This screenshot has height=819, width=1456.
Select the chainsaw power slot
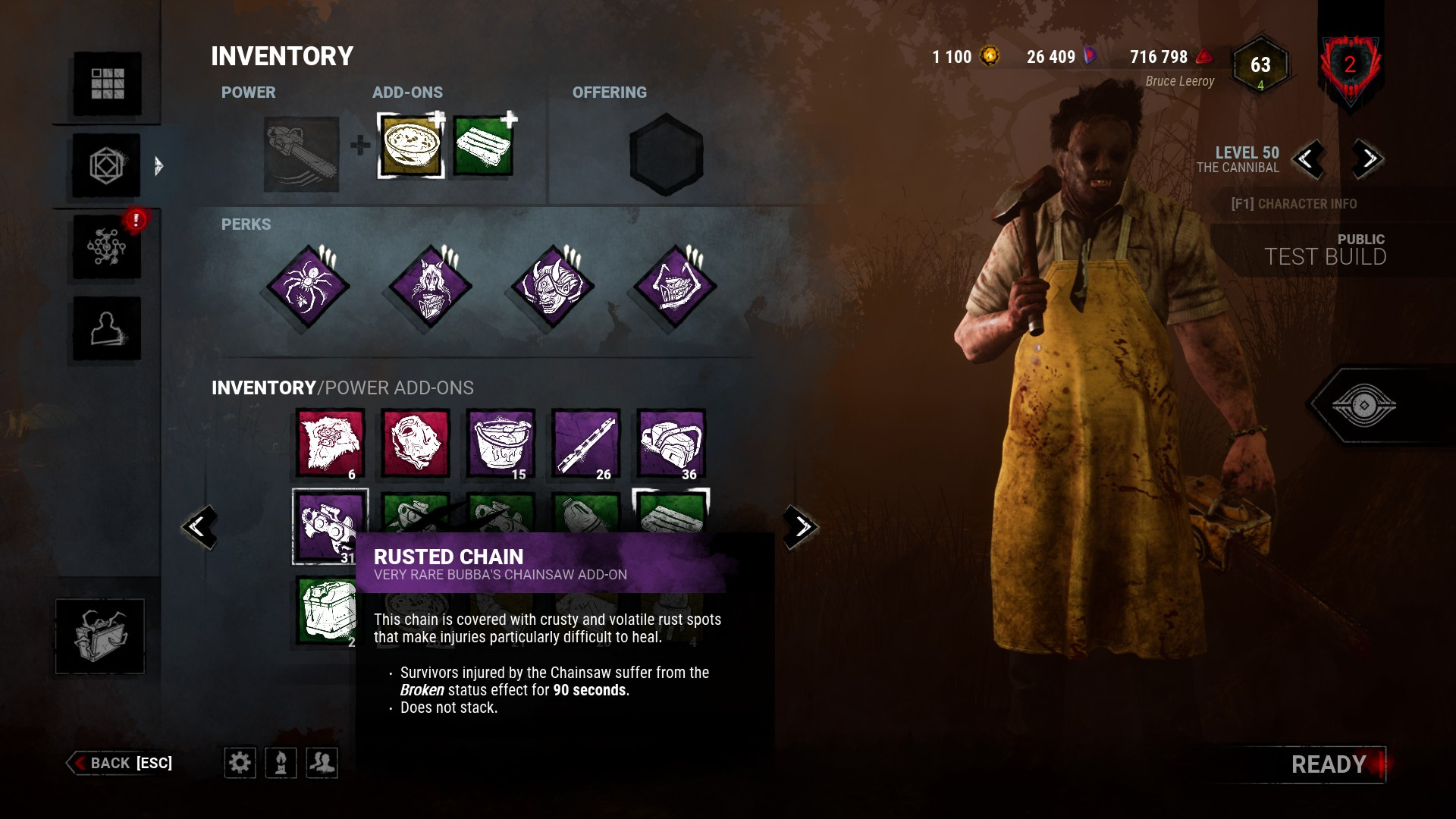(301, 154)
